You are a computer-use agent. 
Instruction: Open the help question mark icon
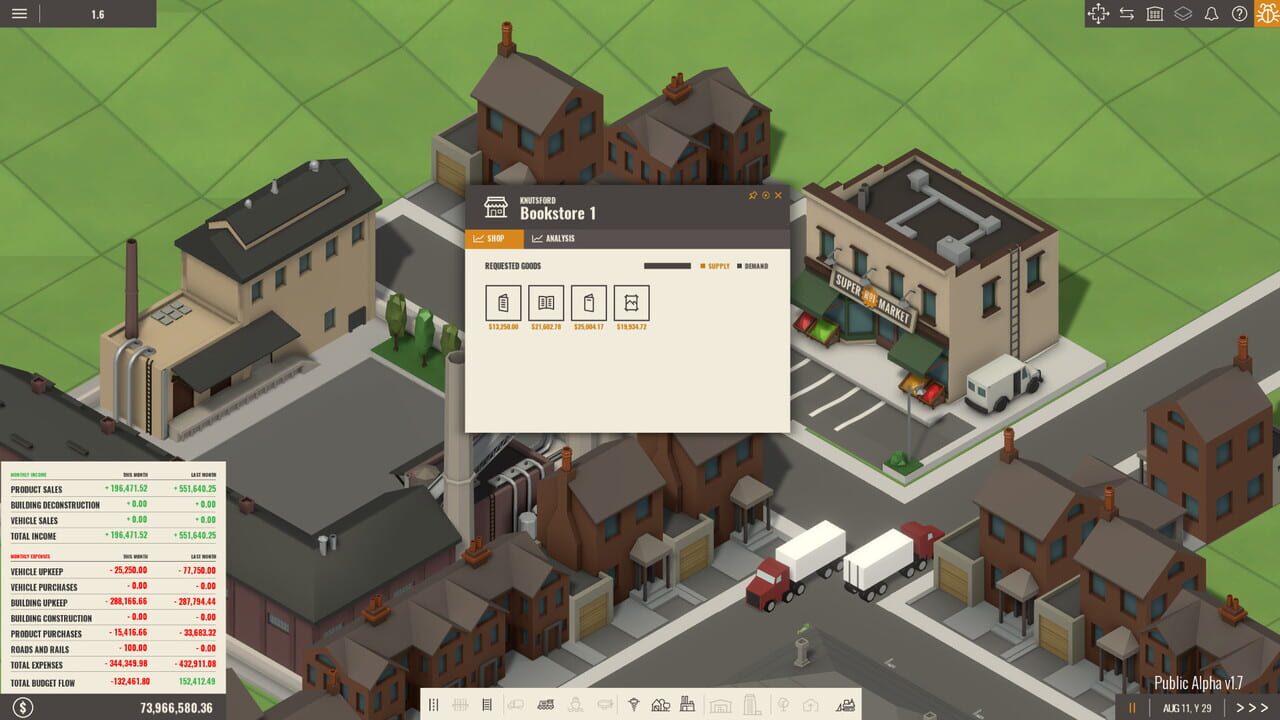coord(1239,14)
